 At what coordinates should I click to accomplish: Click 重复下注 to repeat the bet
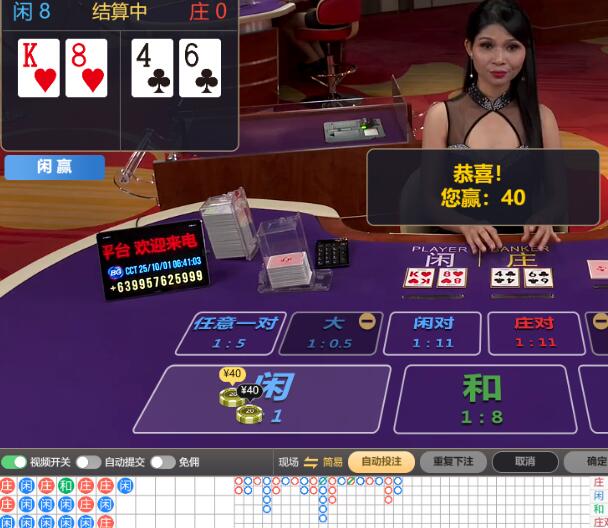[x=453, y=462]
